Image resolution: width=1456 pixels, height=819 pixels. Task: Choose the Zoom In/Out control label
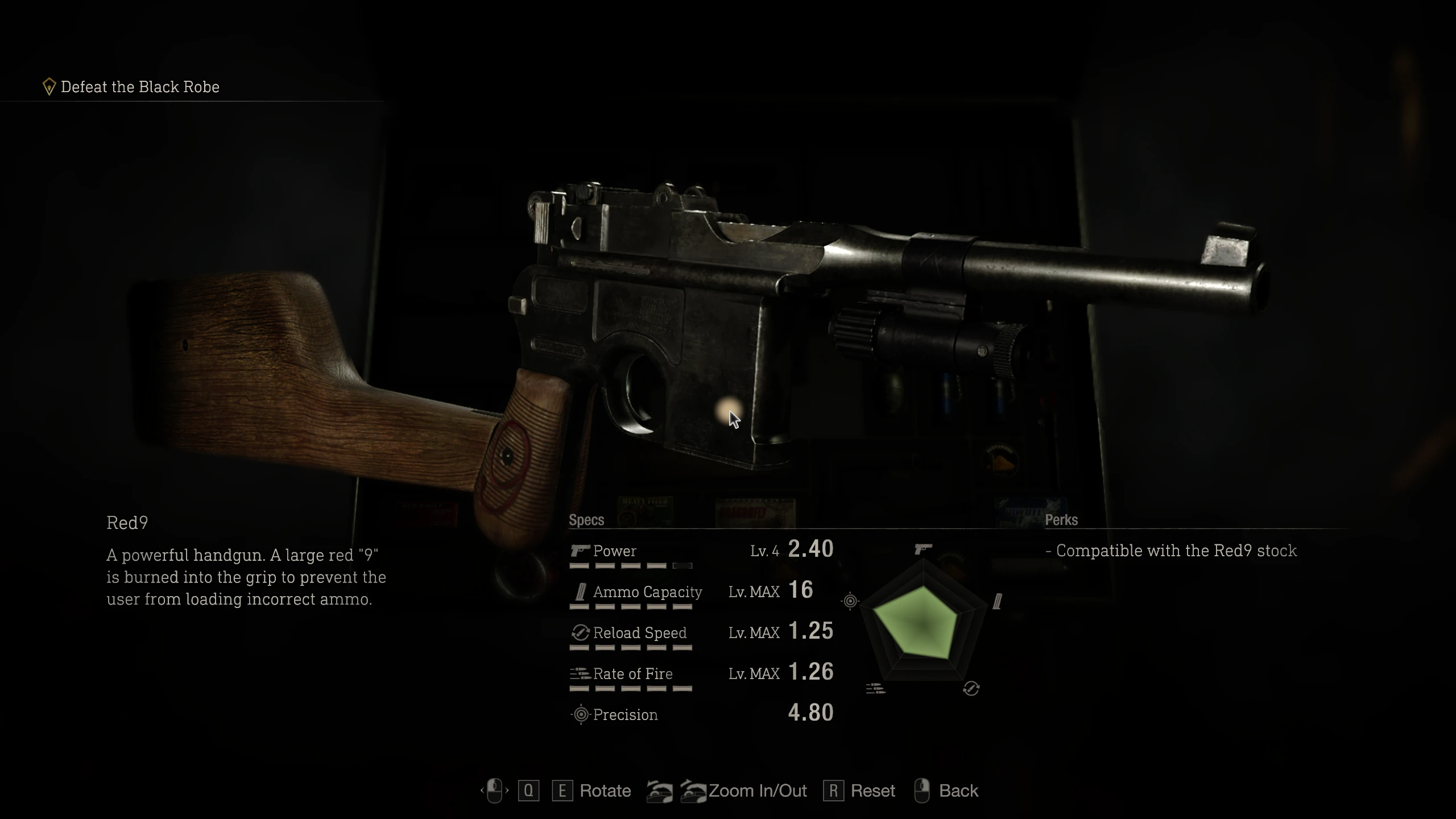pyautogui.click(x=758, y=791)
